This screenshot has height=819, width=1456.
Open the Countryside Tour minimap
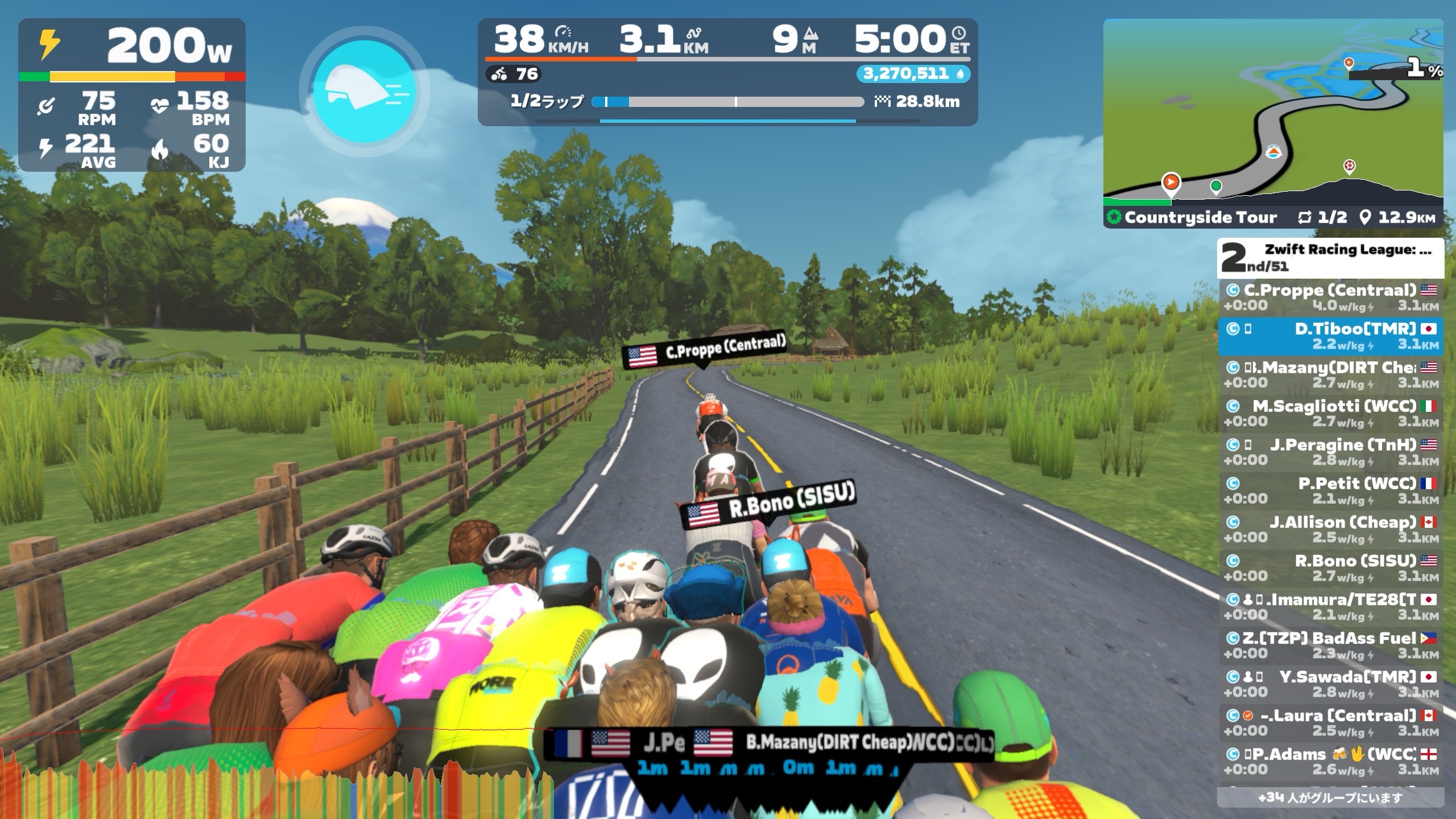coord(1273,114)
